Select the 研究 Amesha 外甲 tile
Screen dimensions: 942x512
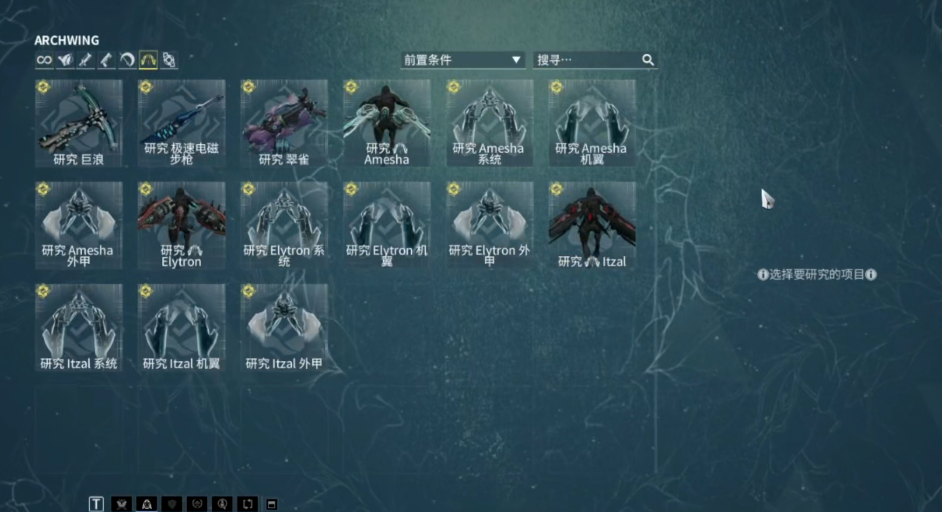click(79, 225)
